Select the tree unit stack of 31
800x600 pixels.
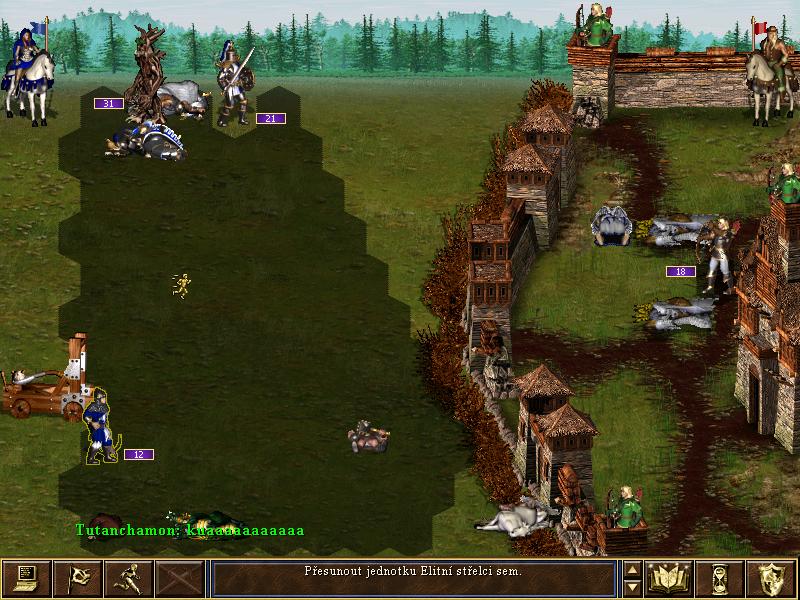click(x=151, y=75)
